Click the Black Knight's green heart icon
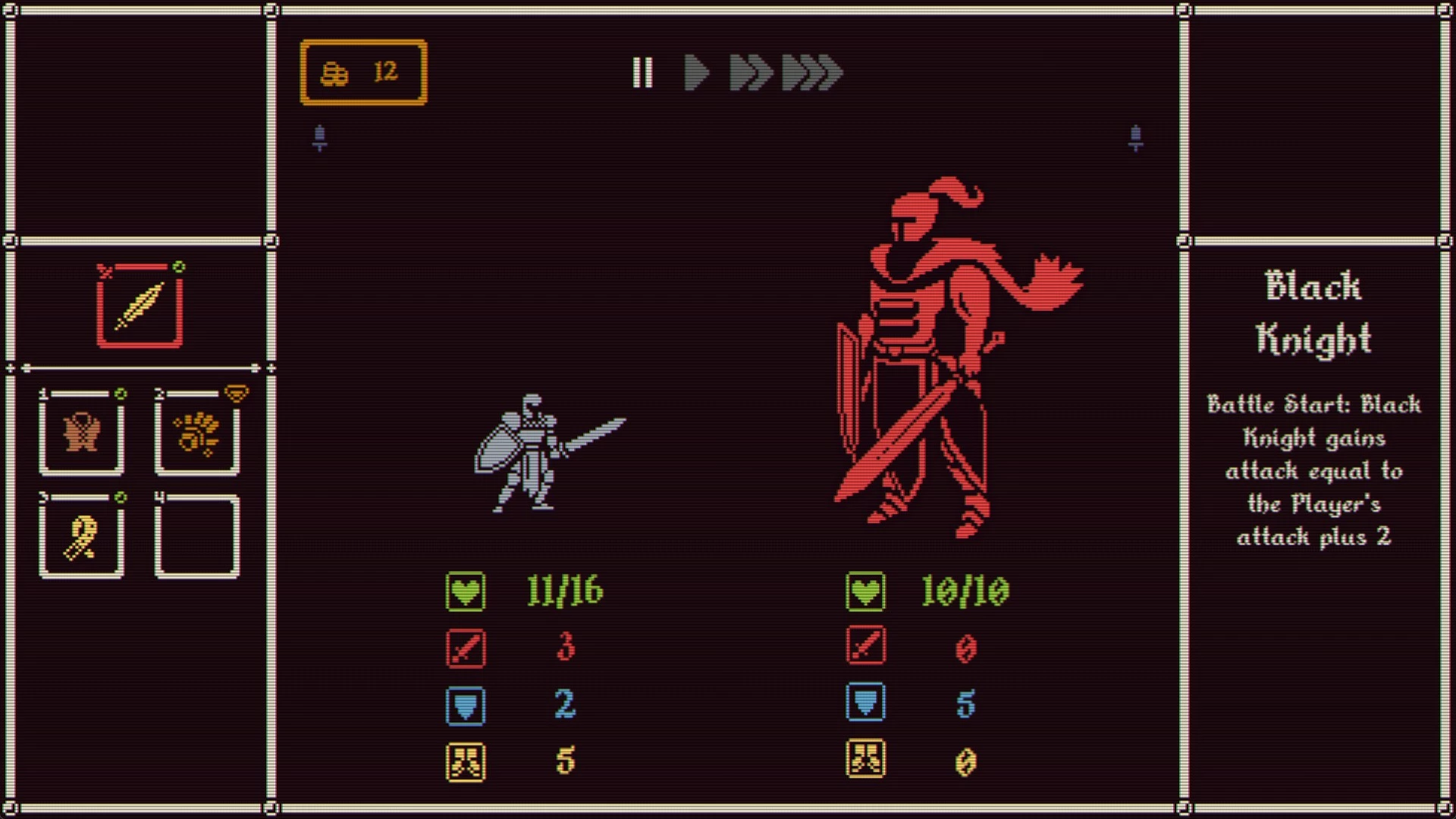The height and width of the screenshot is (819, 1456). click(865, 591)
